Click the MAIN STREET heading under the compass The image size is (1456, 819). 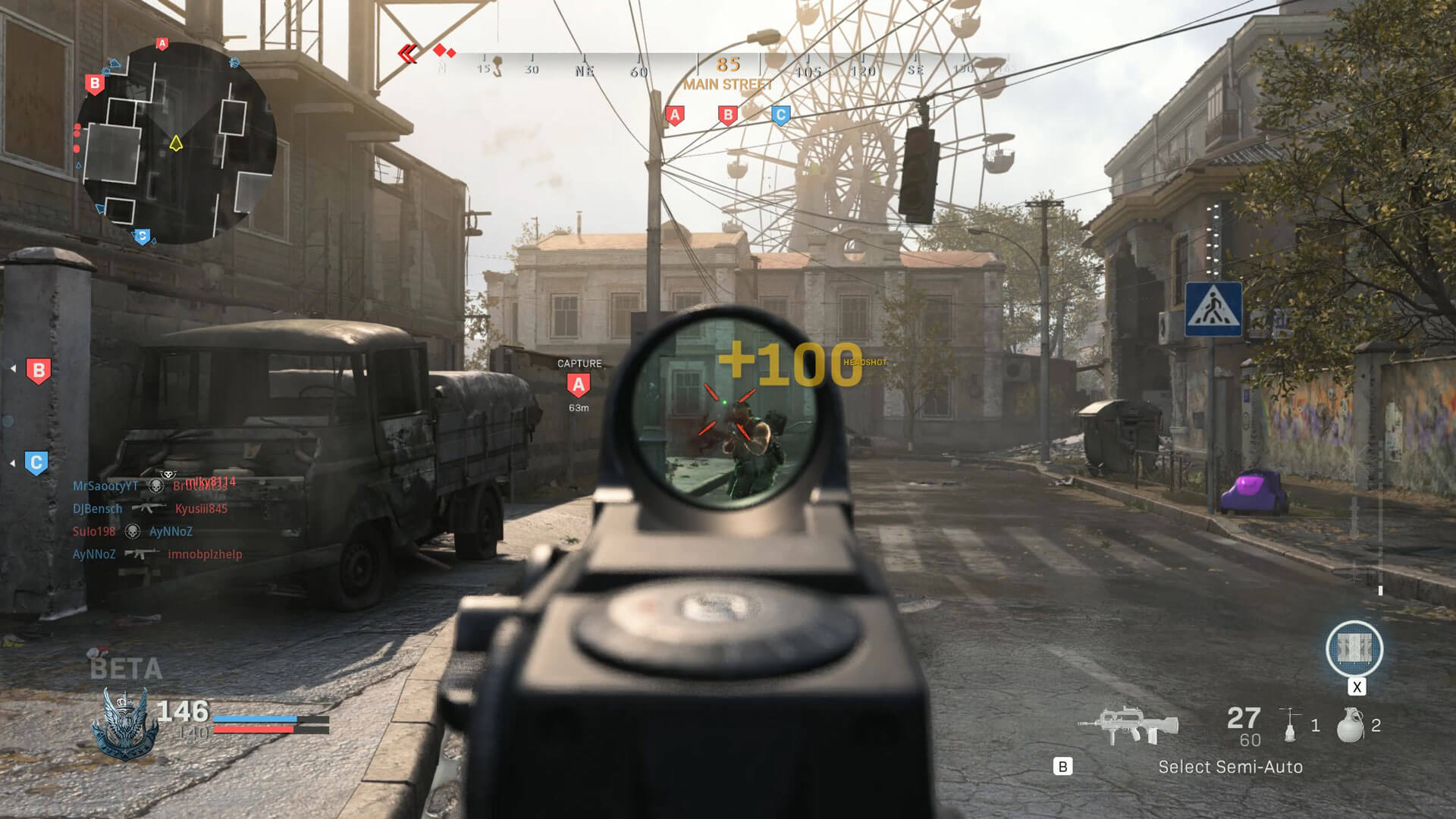728,85
